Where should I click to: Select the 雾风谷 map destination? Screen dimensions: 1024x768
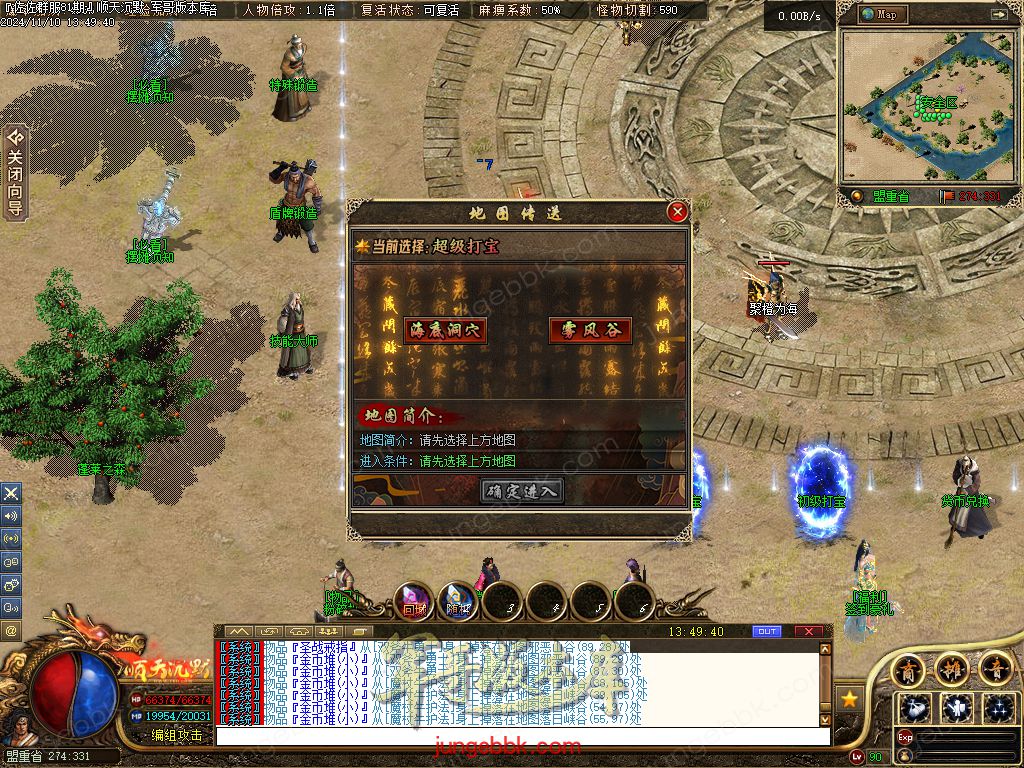tap(590, 331)
